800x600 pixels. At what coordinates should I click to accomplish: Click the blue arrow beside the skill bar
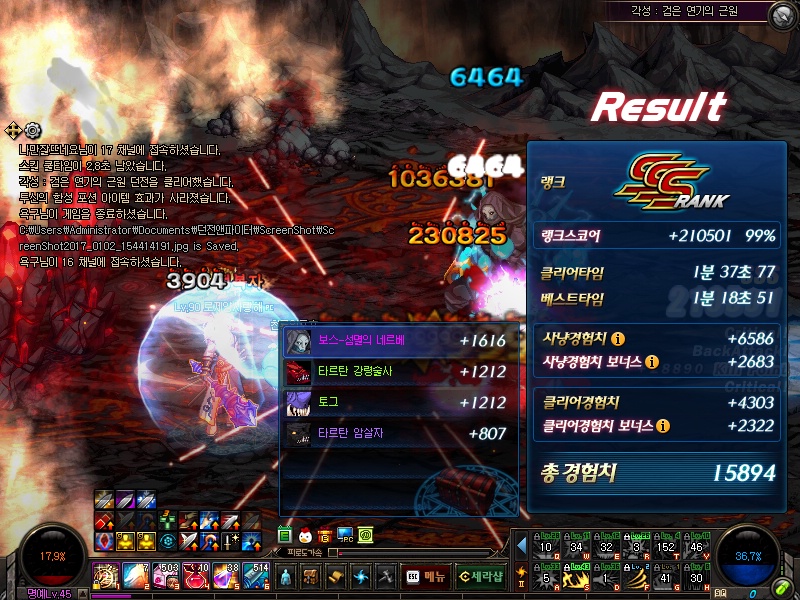[521, 545]
